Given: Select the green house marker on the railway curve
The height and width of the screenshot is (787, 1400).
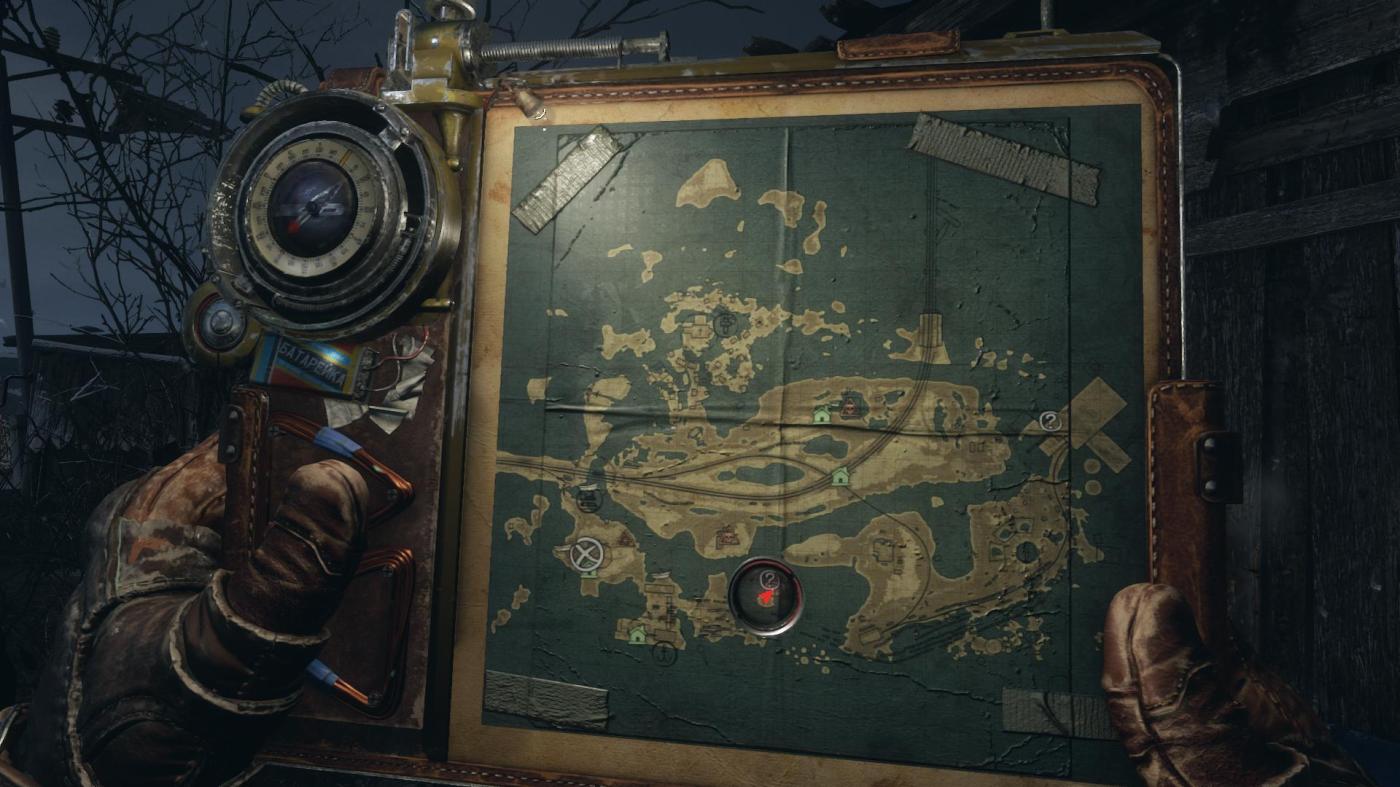Looking at the screenshot, I should (840, 476).
